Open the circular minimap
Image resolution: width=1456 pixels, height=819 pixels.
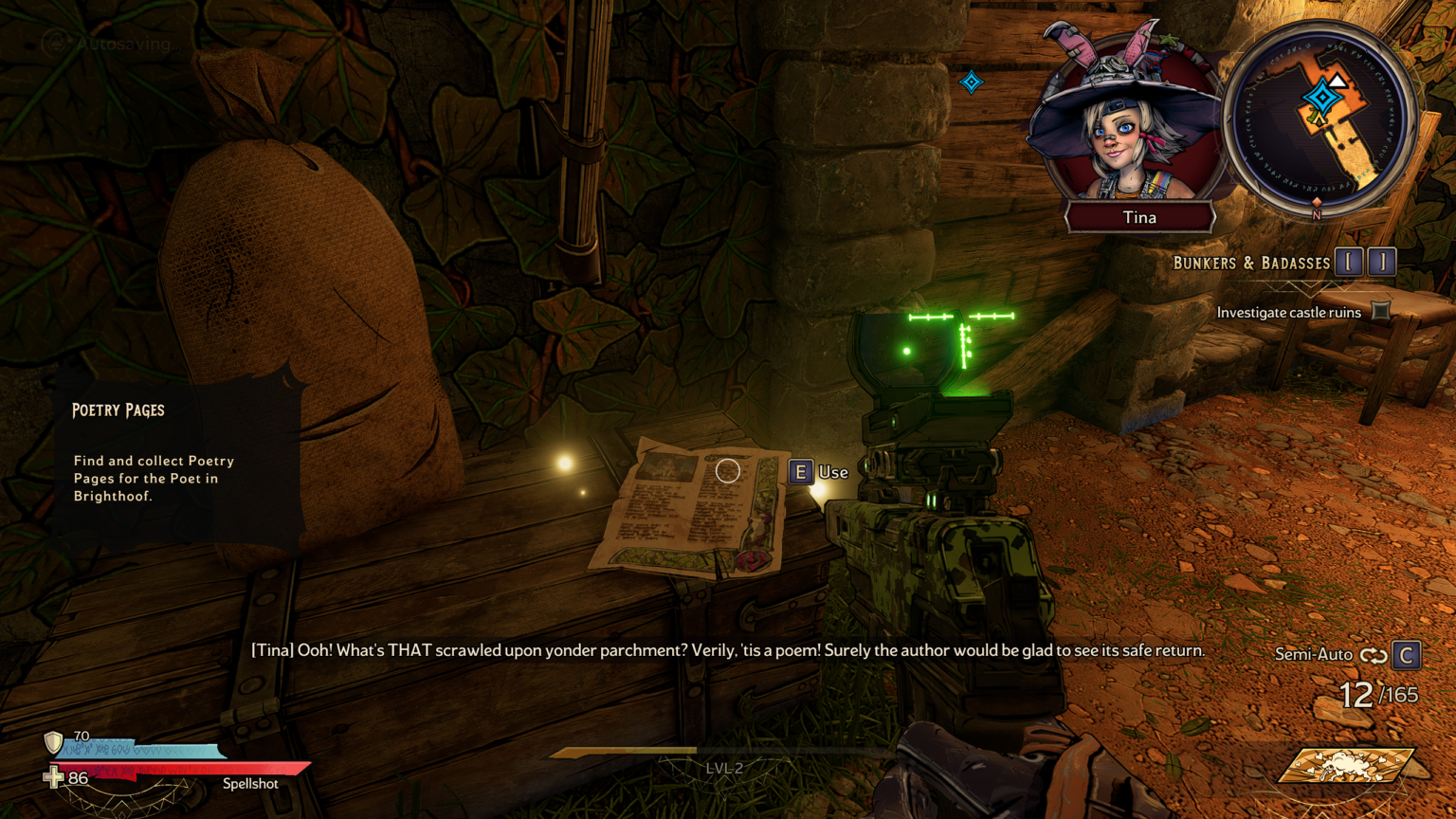(1320, 119)
